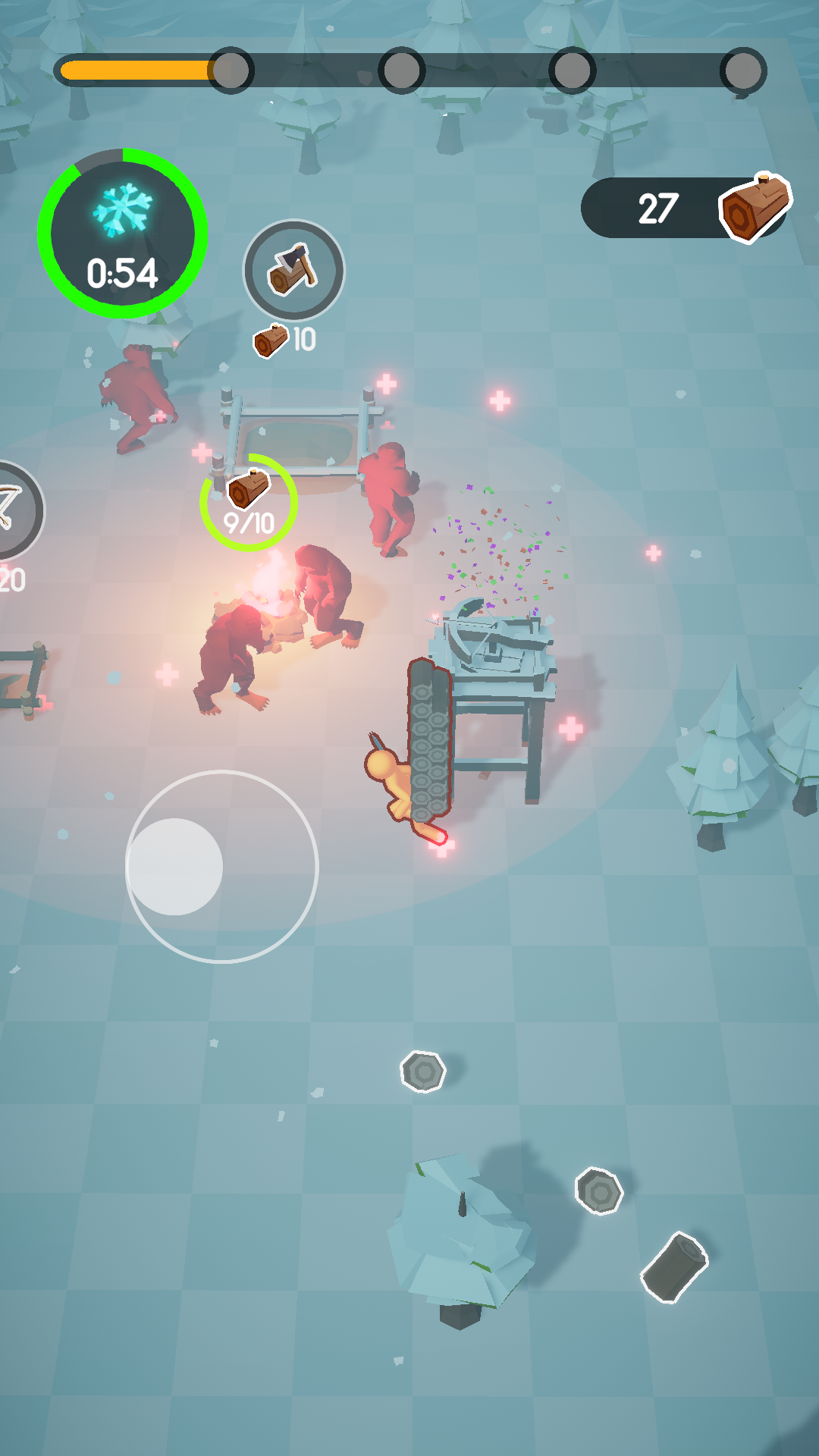The height and width of the screenshot is (1456, 819).
Task: Tap the axe upgrade icon costing 10 logs
Action: (x=293, y=270)
